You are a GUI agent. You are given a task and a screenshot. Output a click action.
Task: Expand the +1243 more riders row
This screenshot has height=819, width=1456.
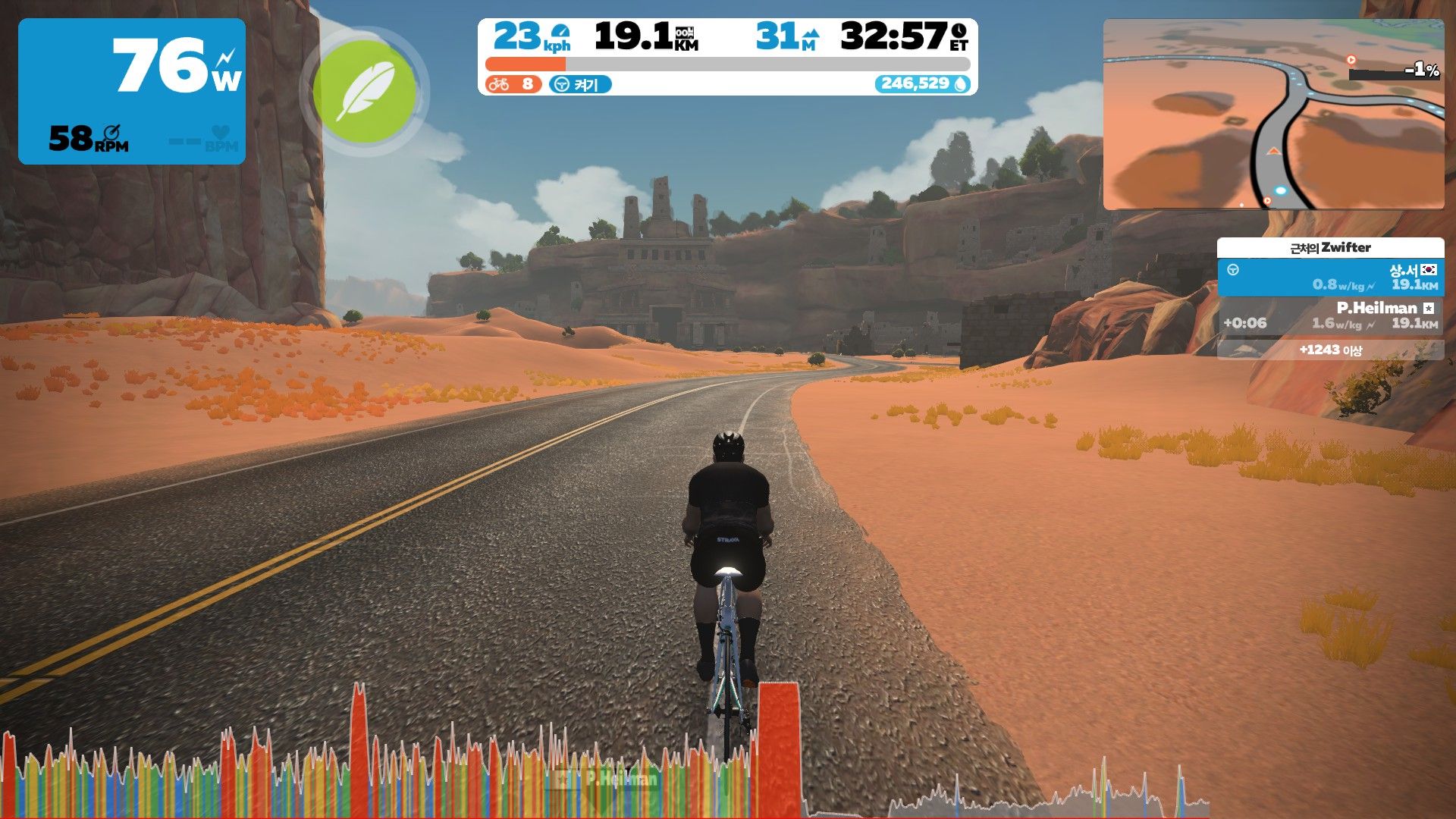click(1330, 350)
